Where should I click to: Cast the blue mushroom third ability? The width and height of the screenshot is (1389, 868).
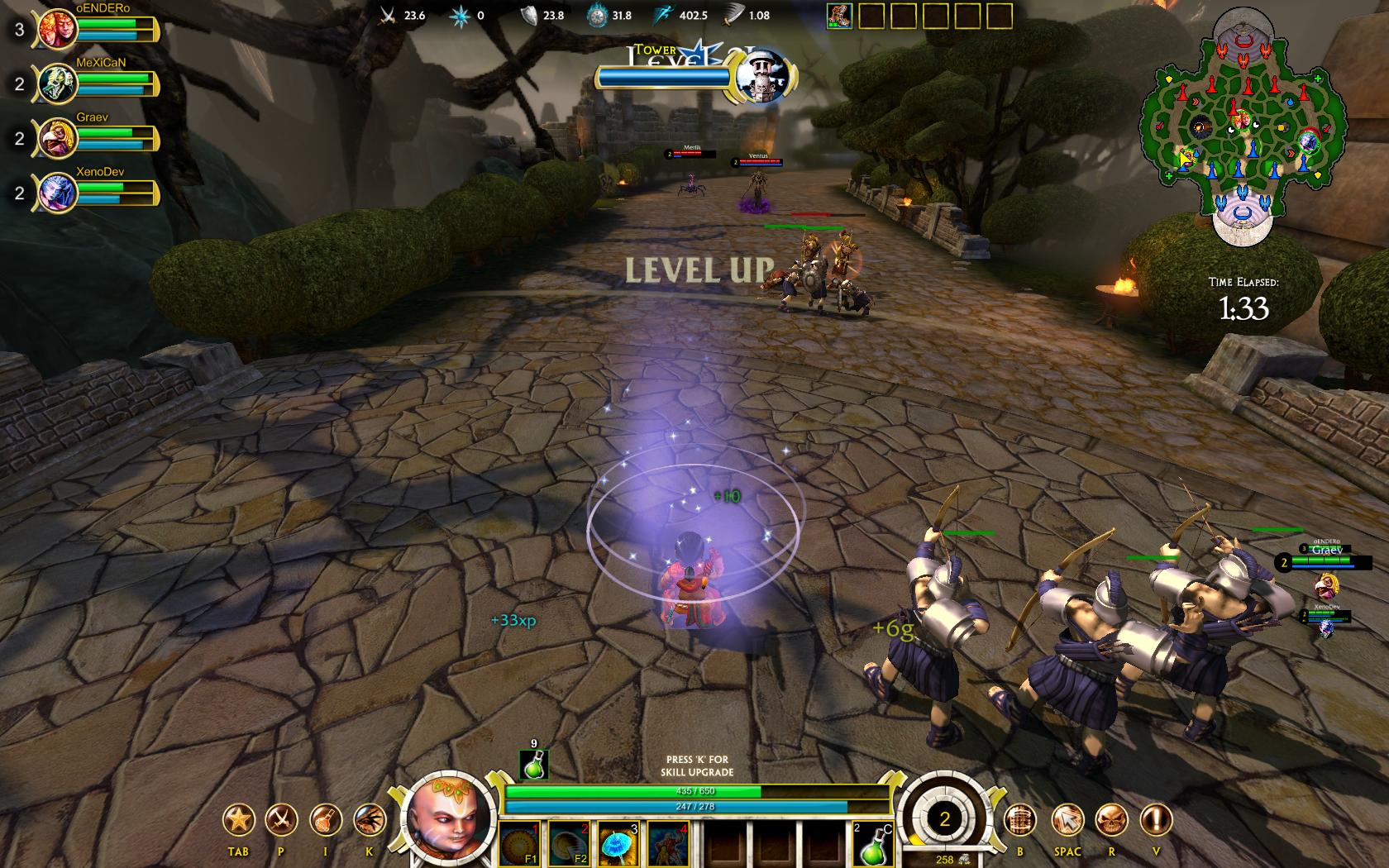[618, 843]
